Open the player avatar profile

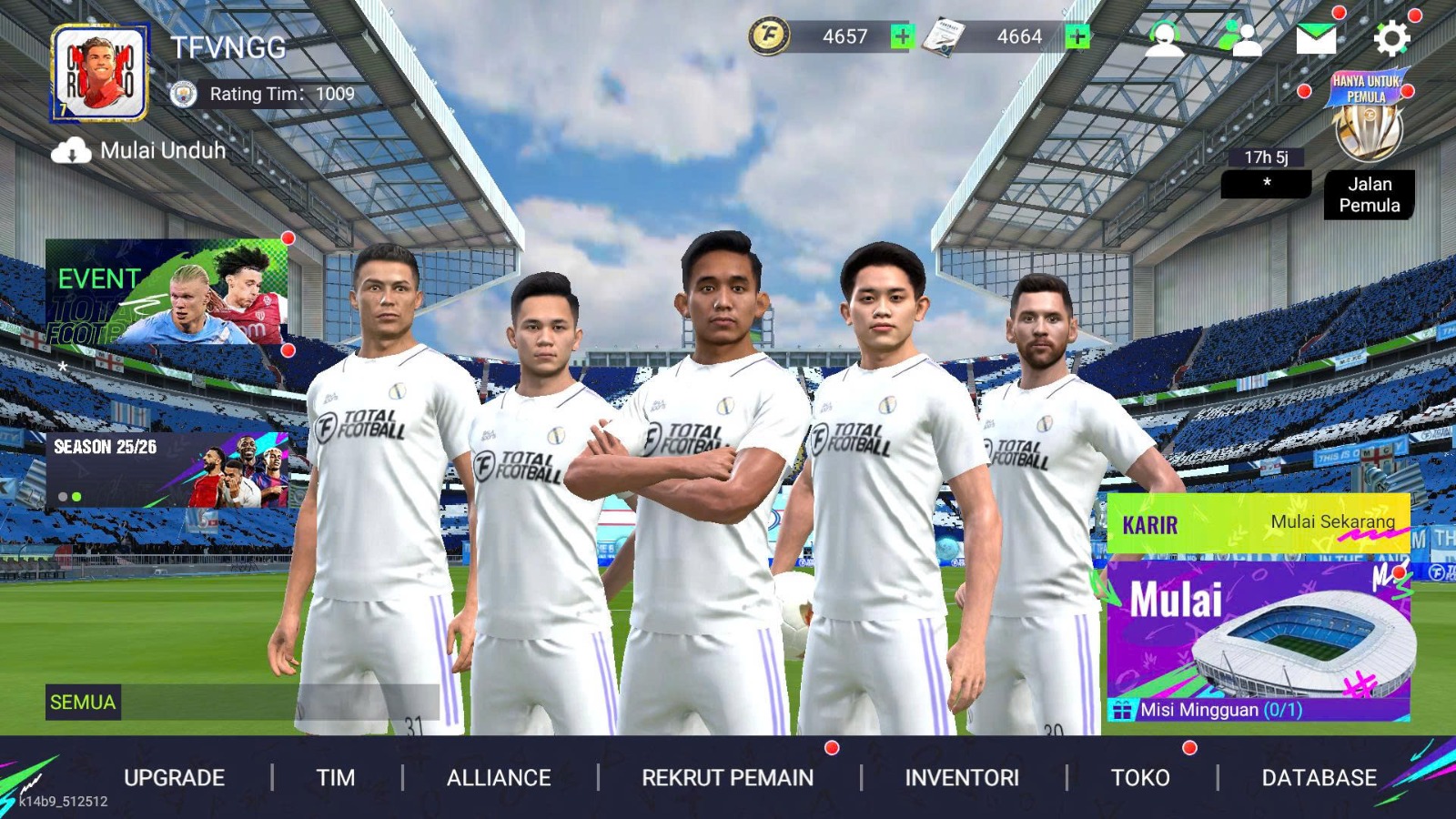100,73
